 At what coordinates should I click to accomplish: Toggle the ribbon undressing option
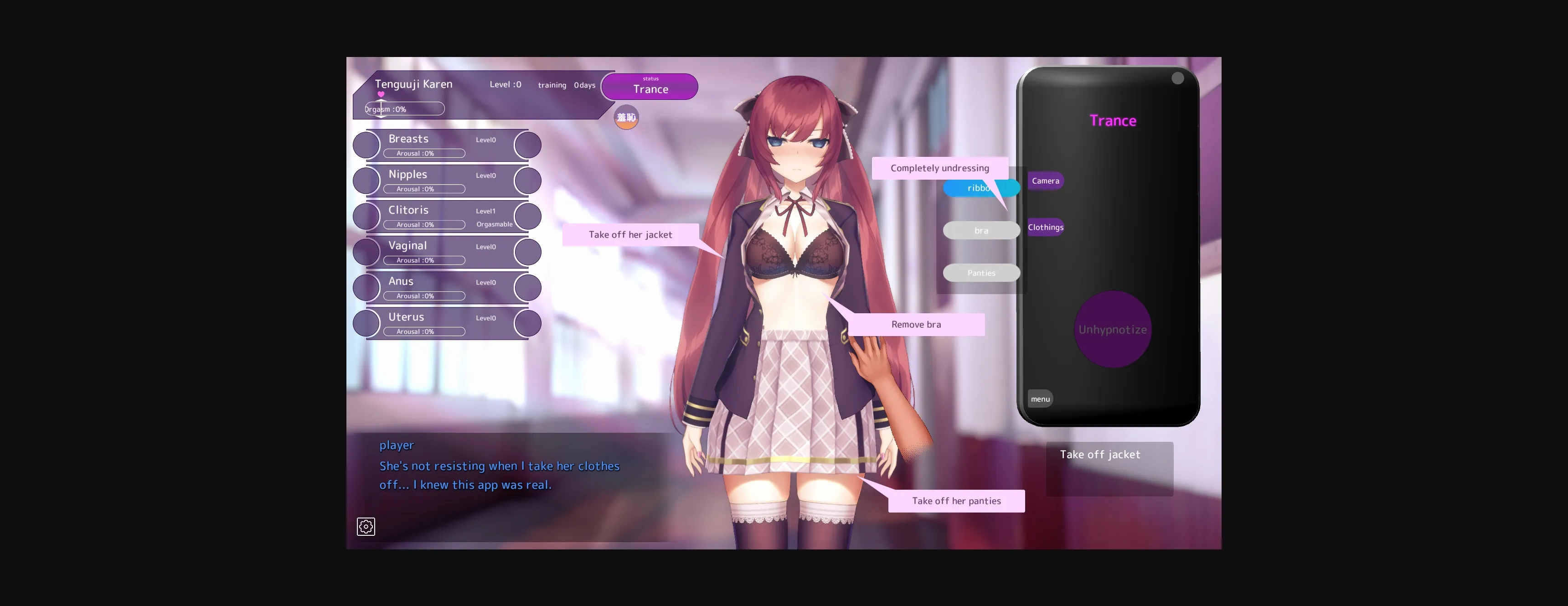(981, 188)
